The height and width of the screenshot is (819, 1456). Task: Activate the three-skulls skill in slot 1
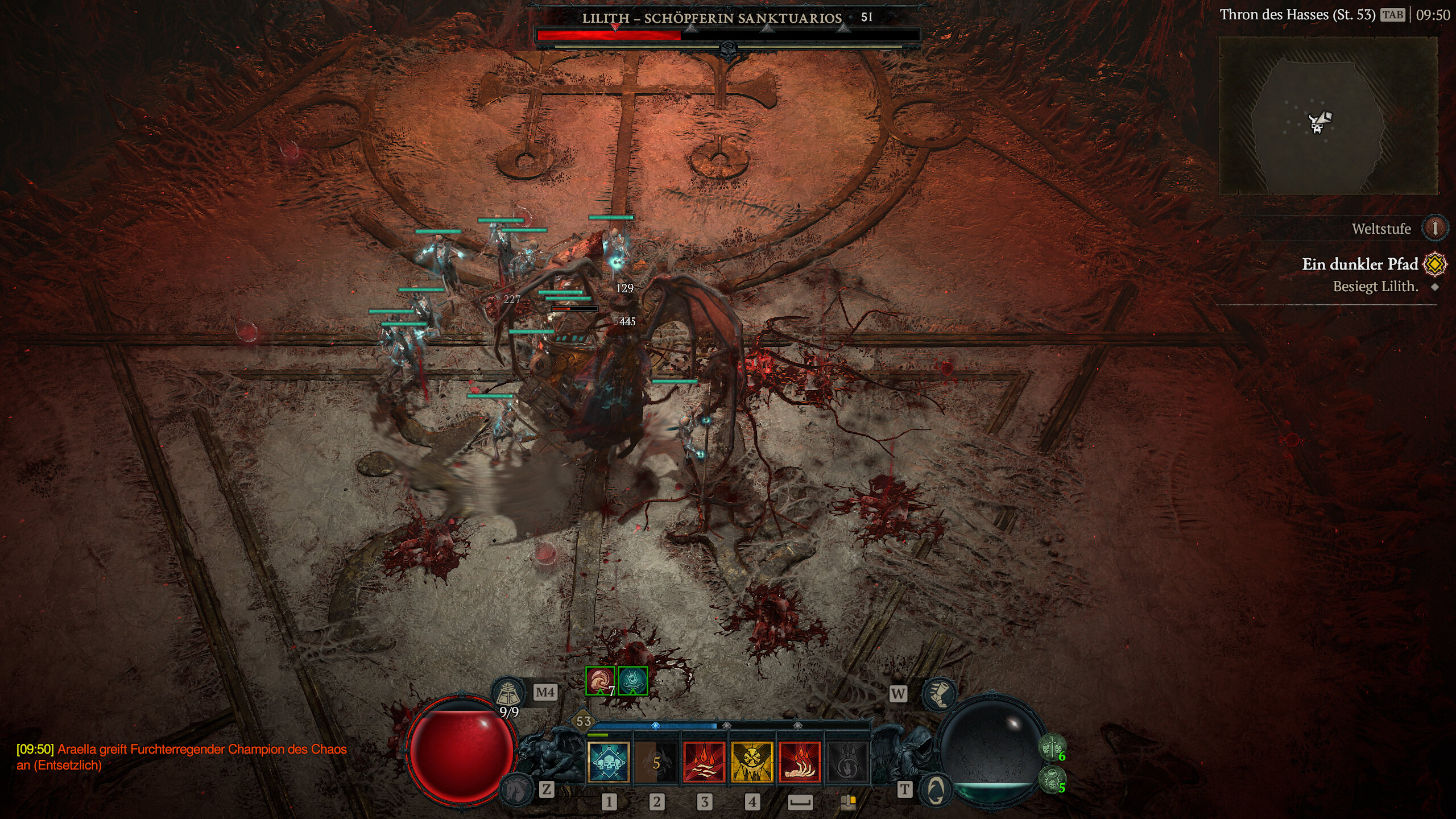608,762
